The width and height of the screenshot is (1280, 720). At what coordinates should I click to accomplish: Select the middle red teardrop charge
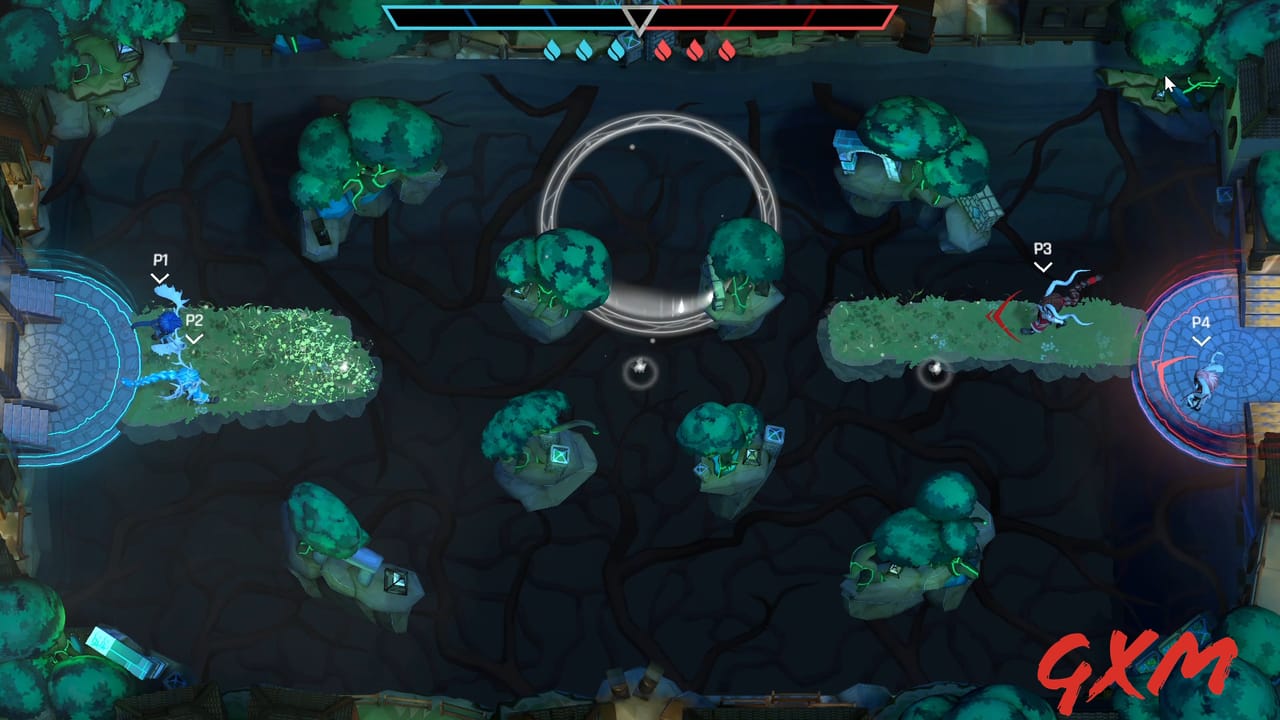(693, 49)
